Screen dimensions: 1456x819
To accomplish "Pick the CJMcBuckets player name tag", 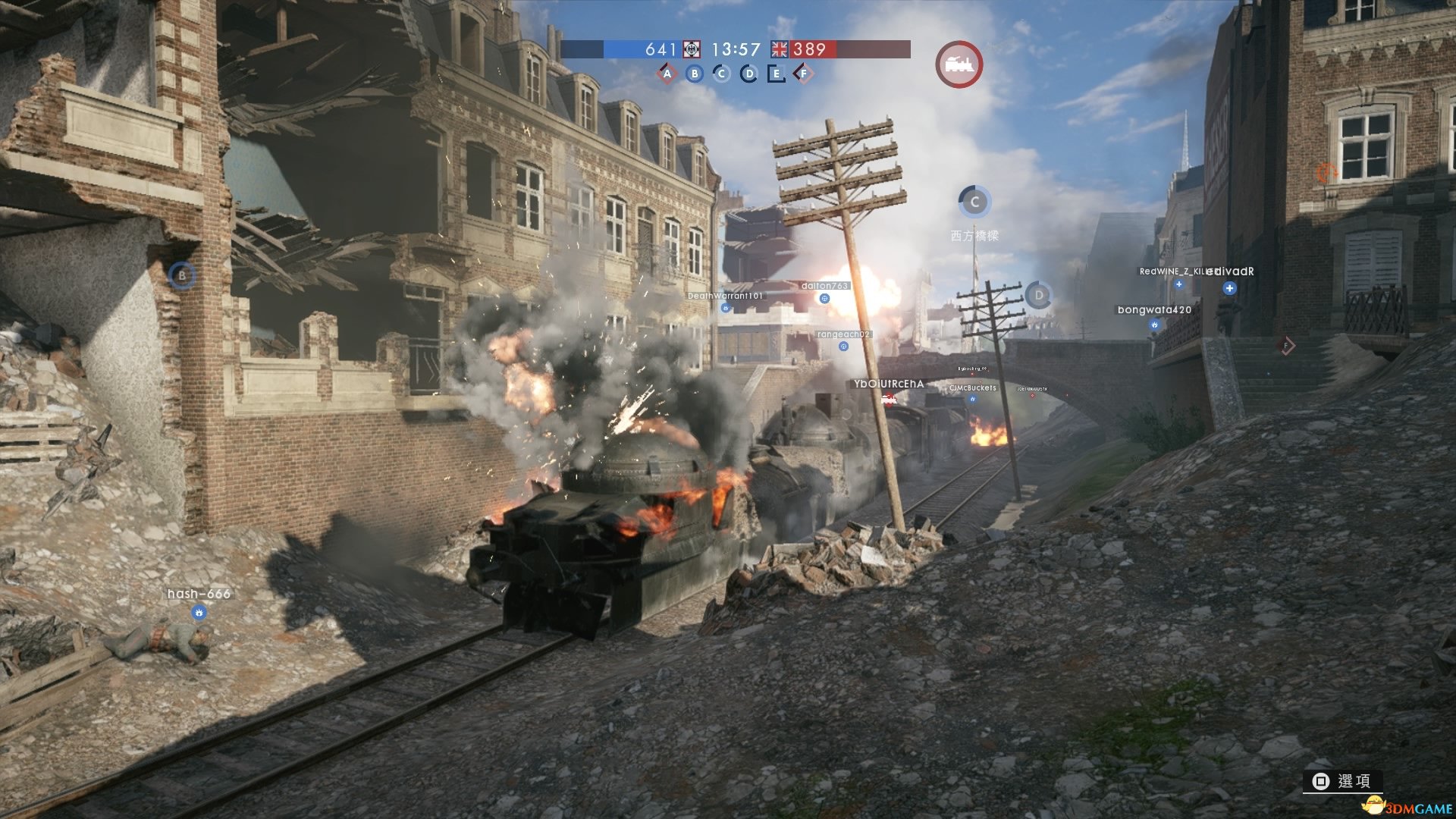I will click(973, 388).
